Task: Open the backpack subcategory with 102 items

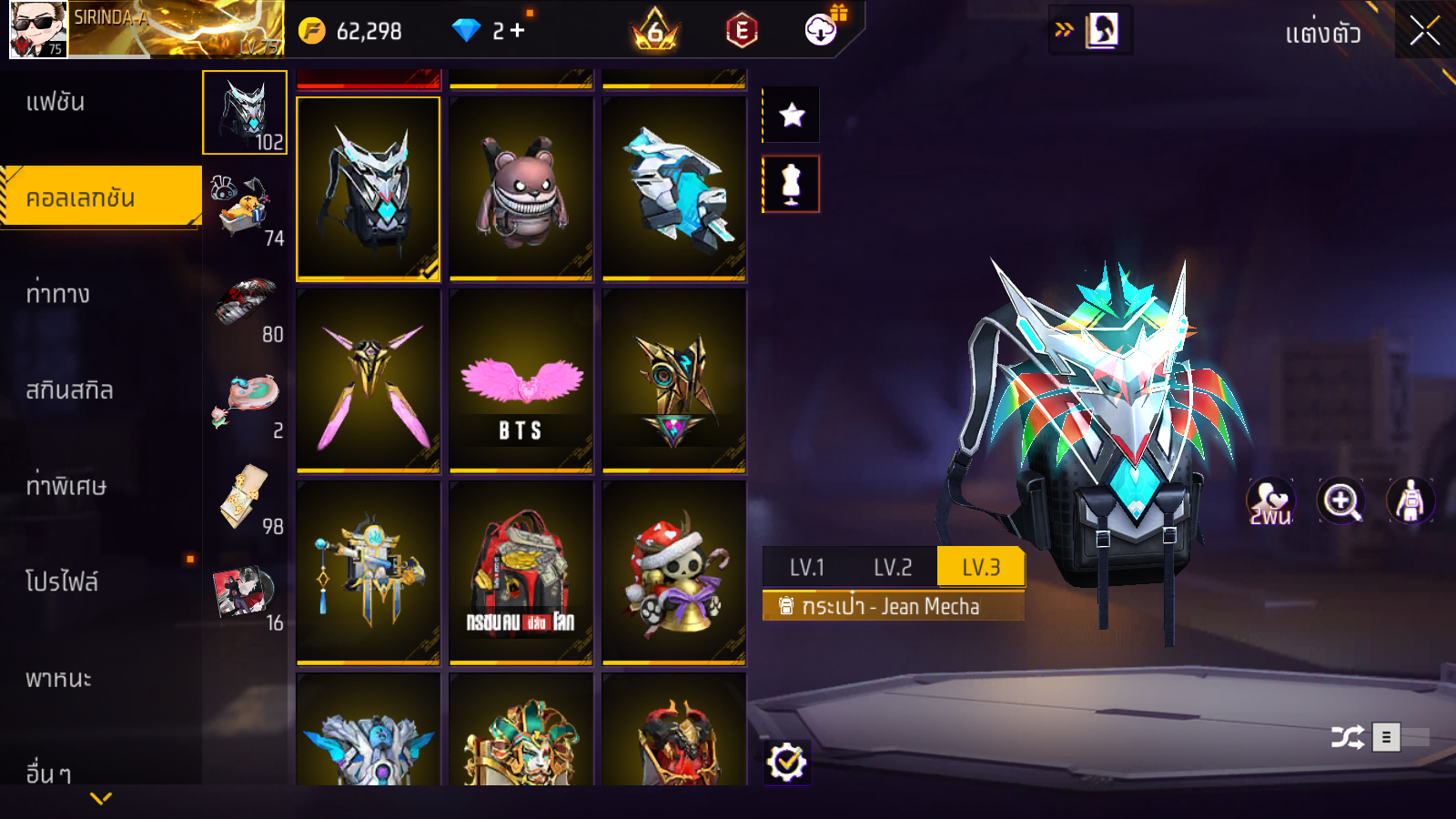Action: (245, 113)
